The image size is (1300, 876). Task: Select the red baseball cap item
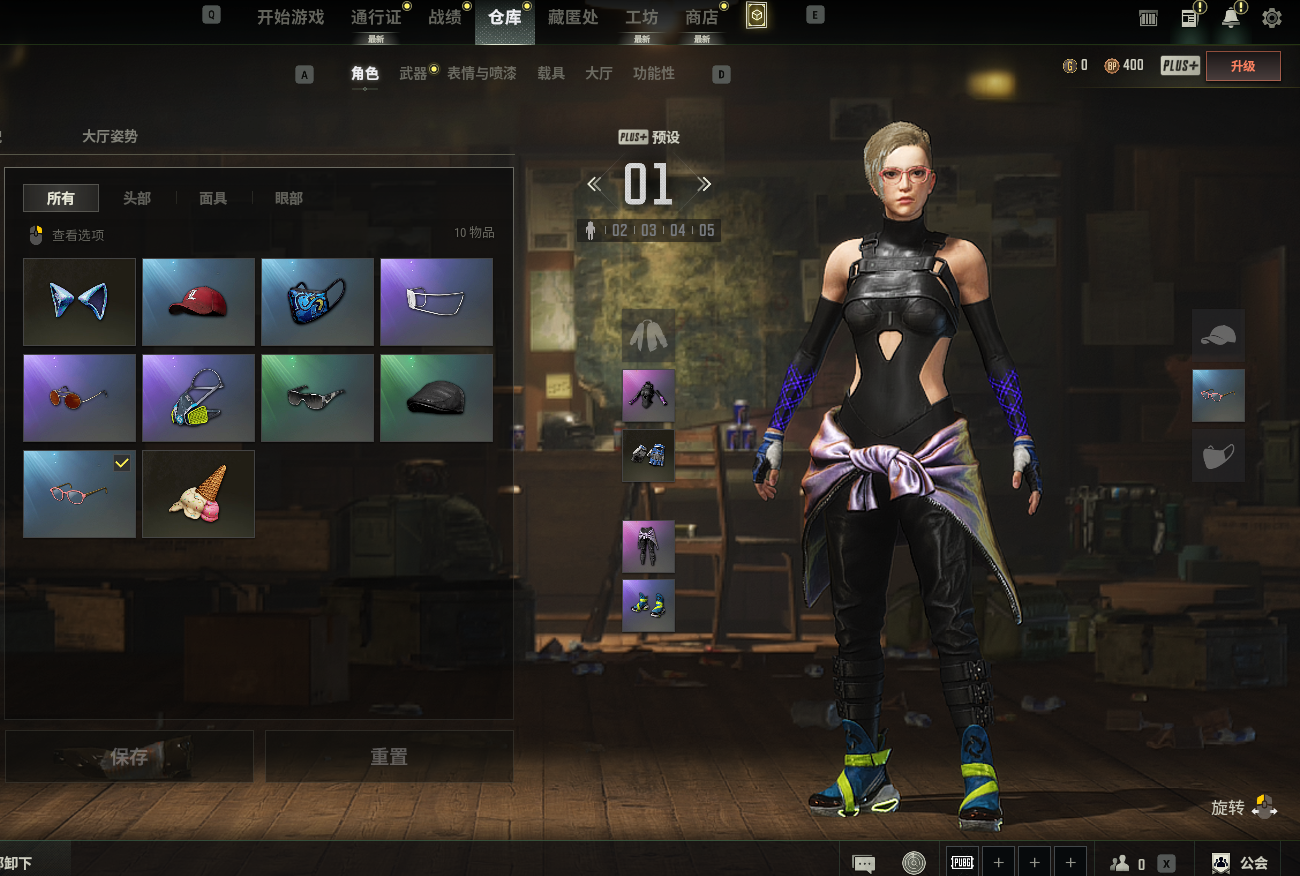point(198,302)
